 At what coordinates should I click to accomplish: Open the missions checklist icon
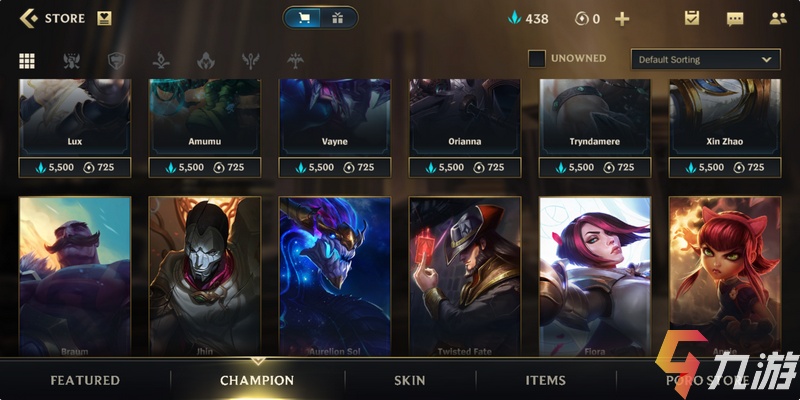691,18
